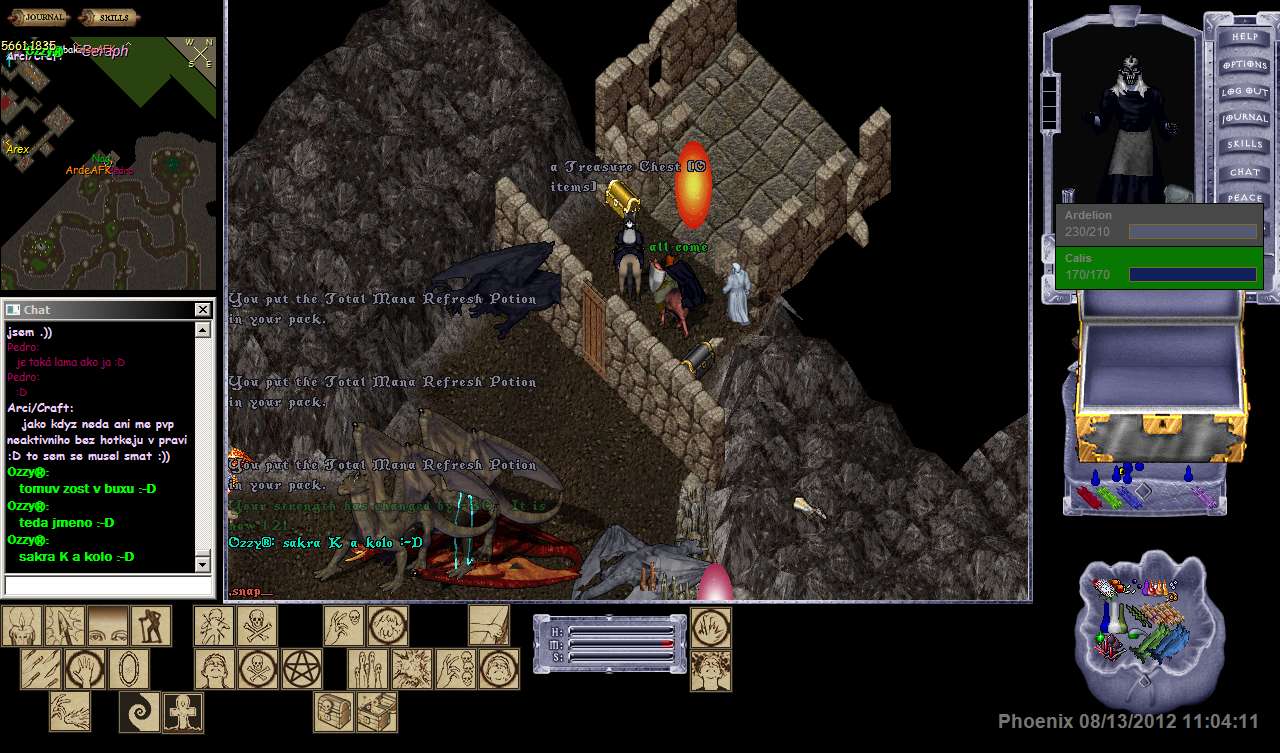This screenshot has height=753, width=1280.
Task: Activate the spiral spell icon
Action: (x=139, y=712)
